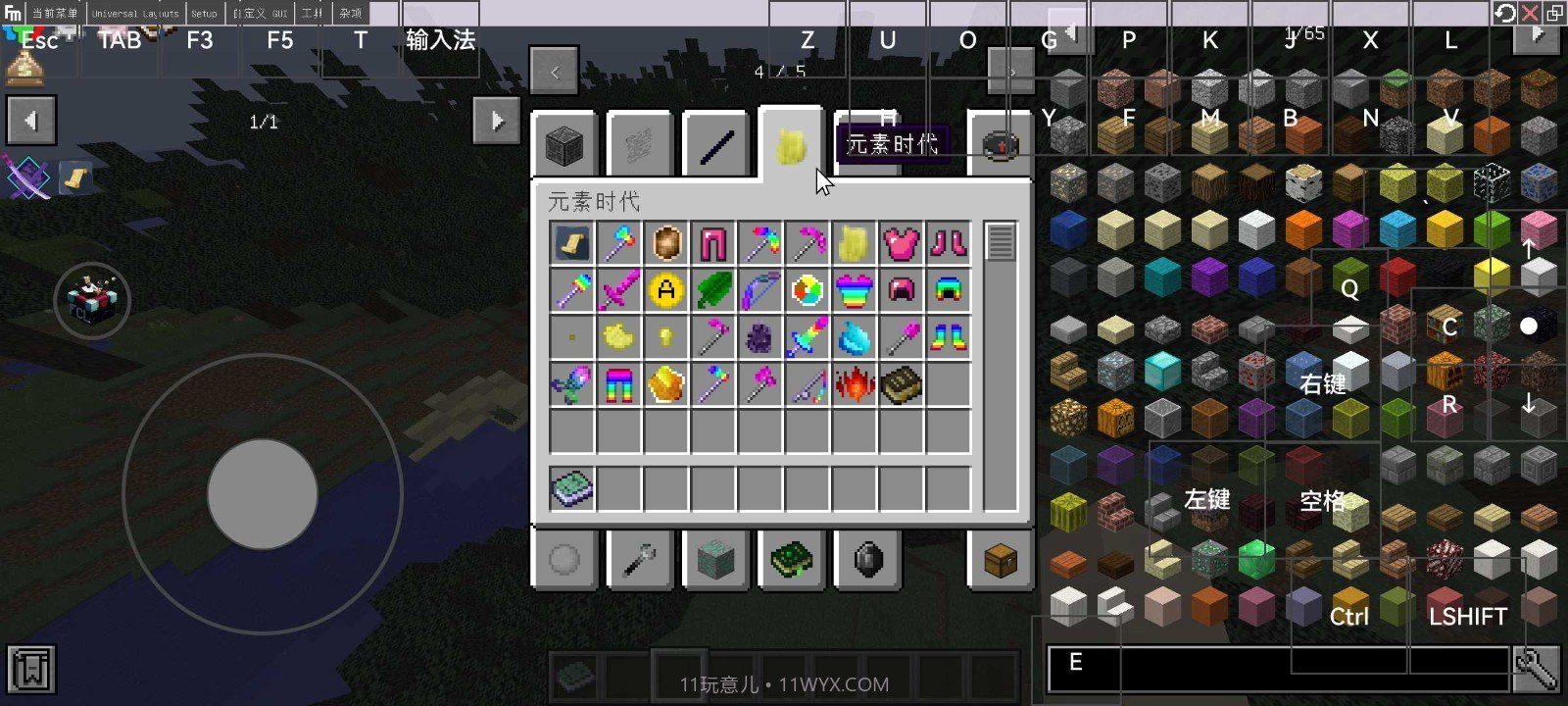Toggle the 输入法 input method button
Screen dimensions: 1568x706
click(440, 41)
